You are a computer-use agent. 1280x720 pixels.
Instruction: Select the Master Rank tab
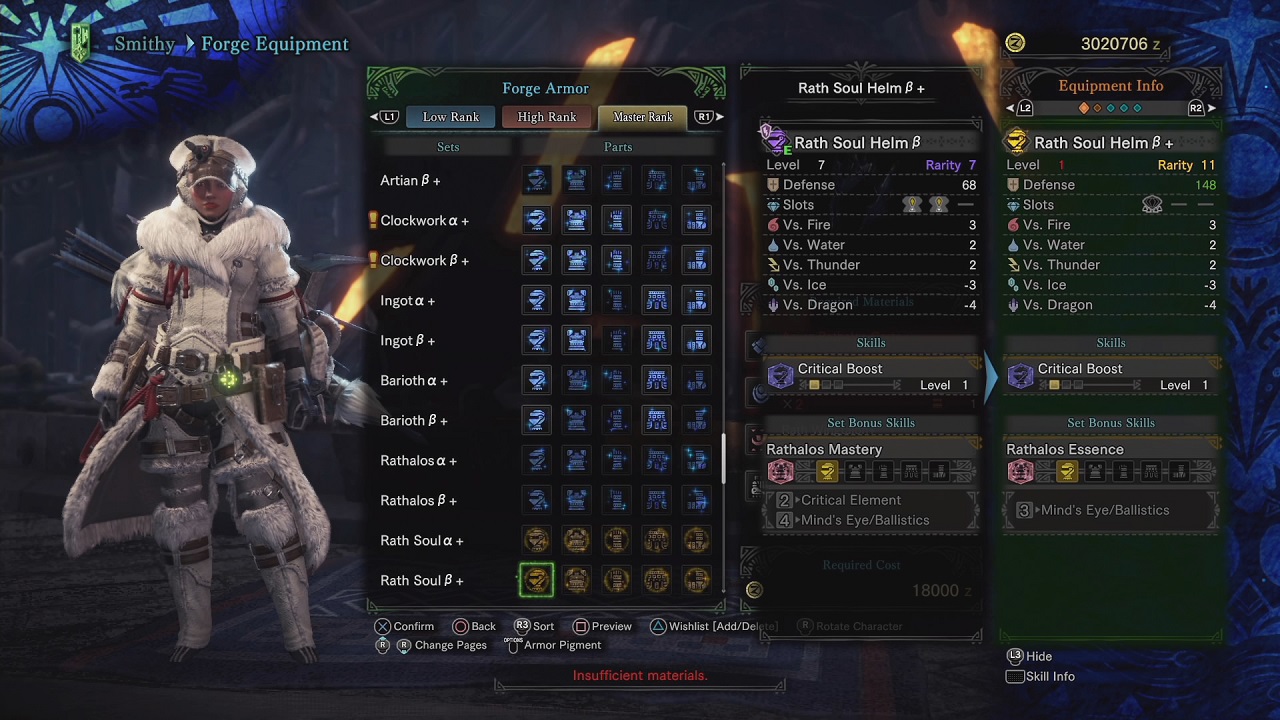(x=642, y=117)
